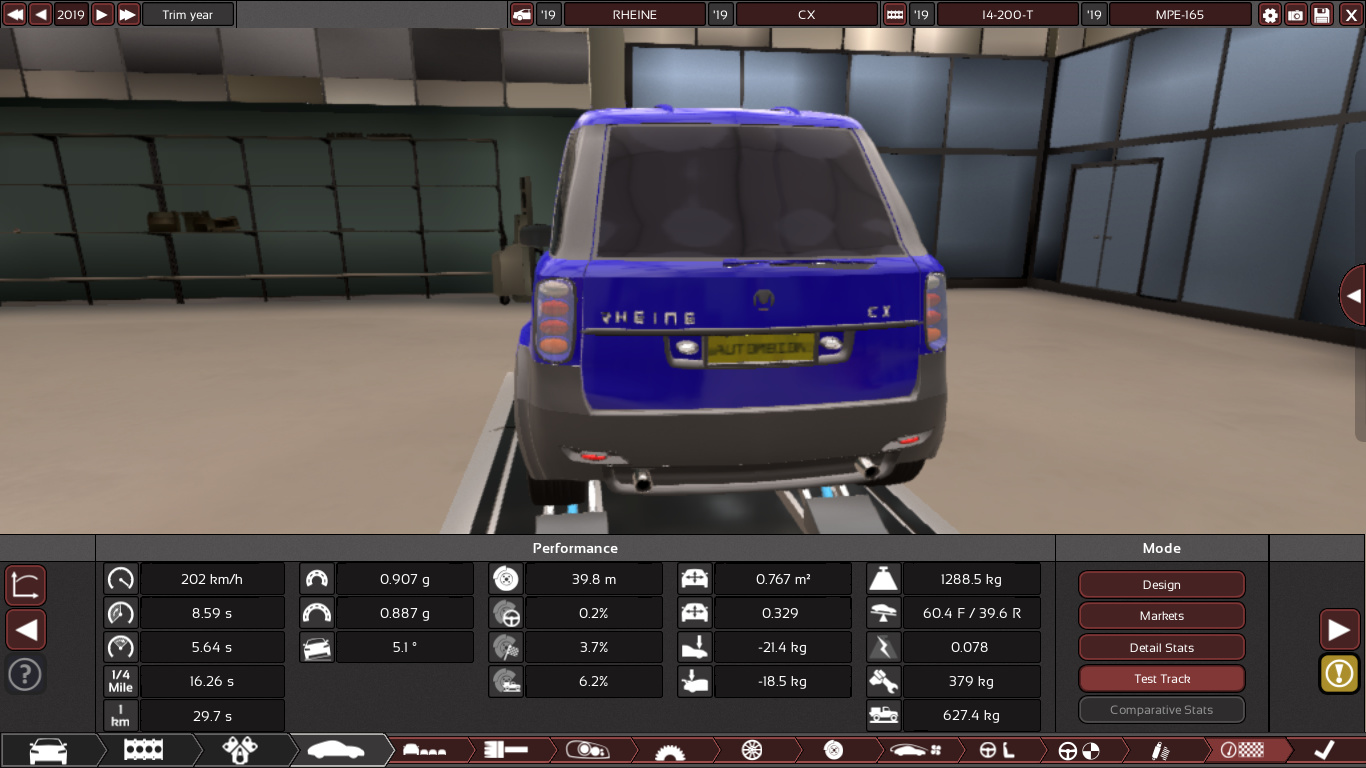
Task: Show Detail Stats
Action: point(1161,647)
